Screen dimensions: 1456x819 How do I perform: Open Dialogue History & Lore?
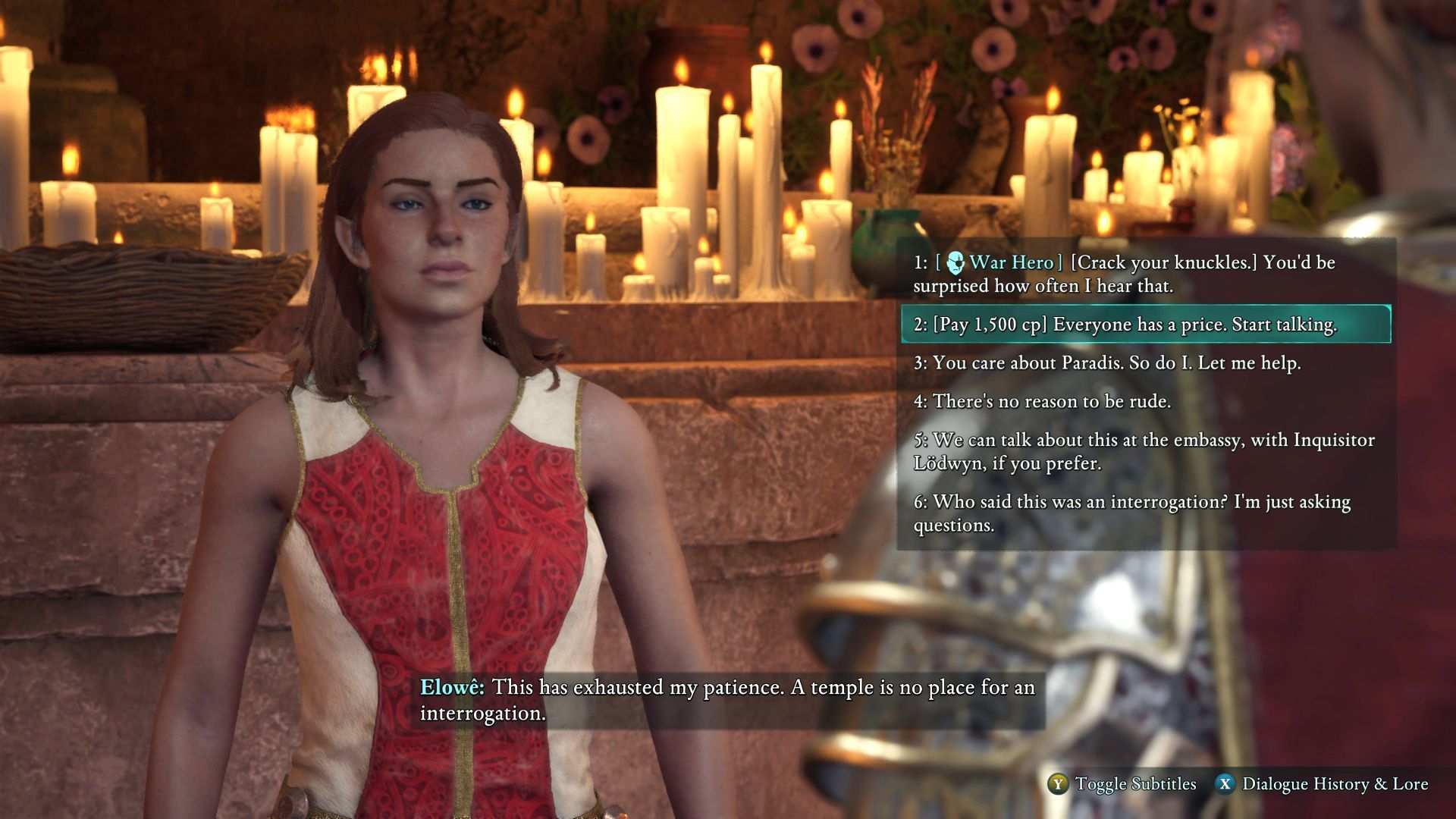(1334, 784)
